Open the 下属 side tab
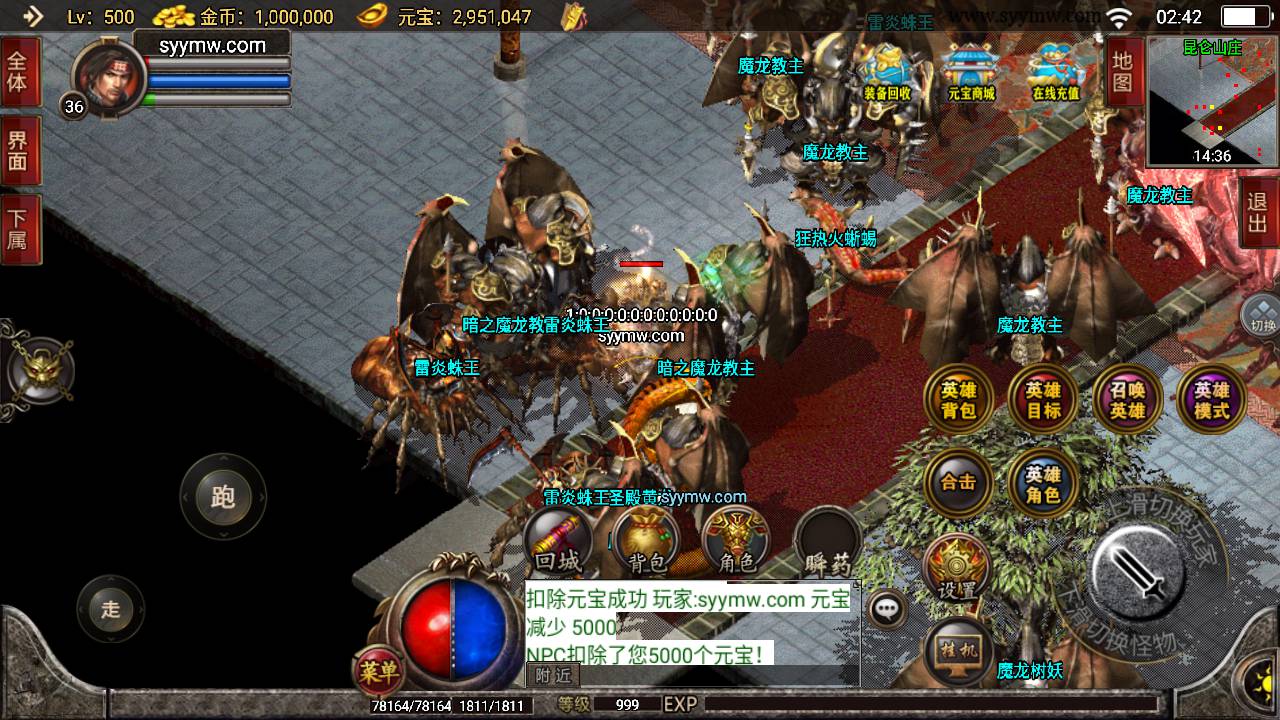Image resolution: width=1280 pixels, height=720 pixels. [x=18, y=229]
